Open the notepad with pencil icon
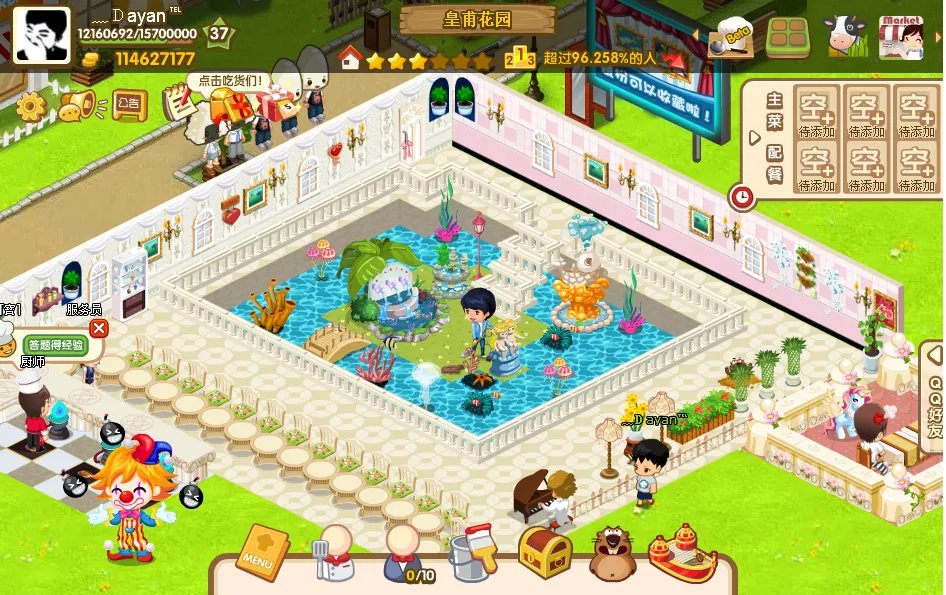946x595 pixels. 178,102
